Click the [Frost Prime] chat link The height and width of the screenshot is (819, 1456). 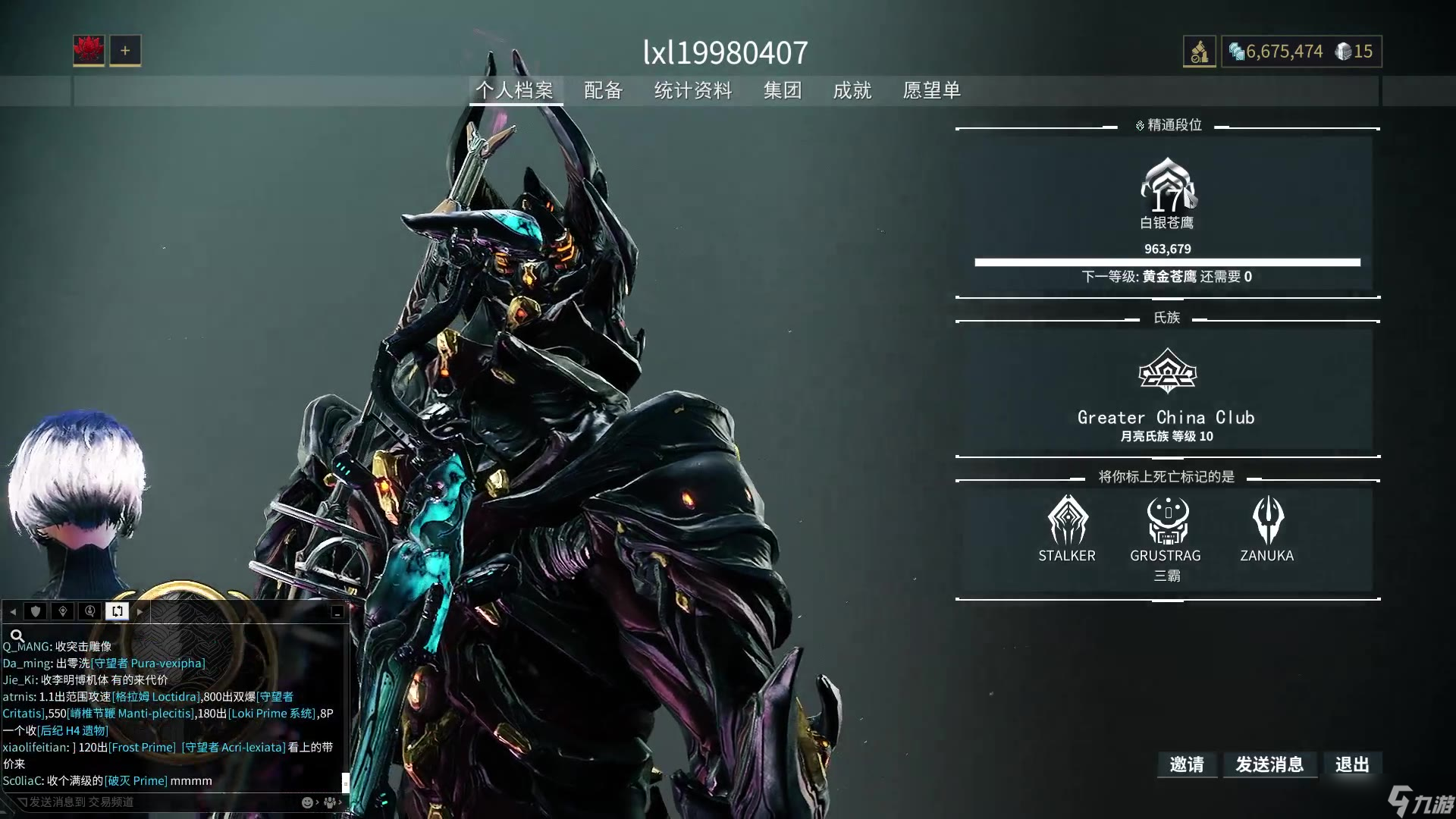pos(142,747)
